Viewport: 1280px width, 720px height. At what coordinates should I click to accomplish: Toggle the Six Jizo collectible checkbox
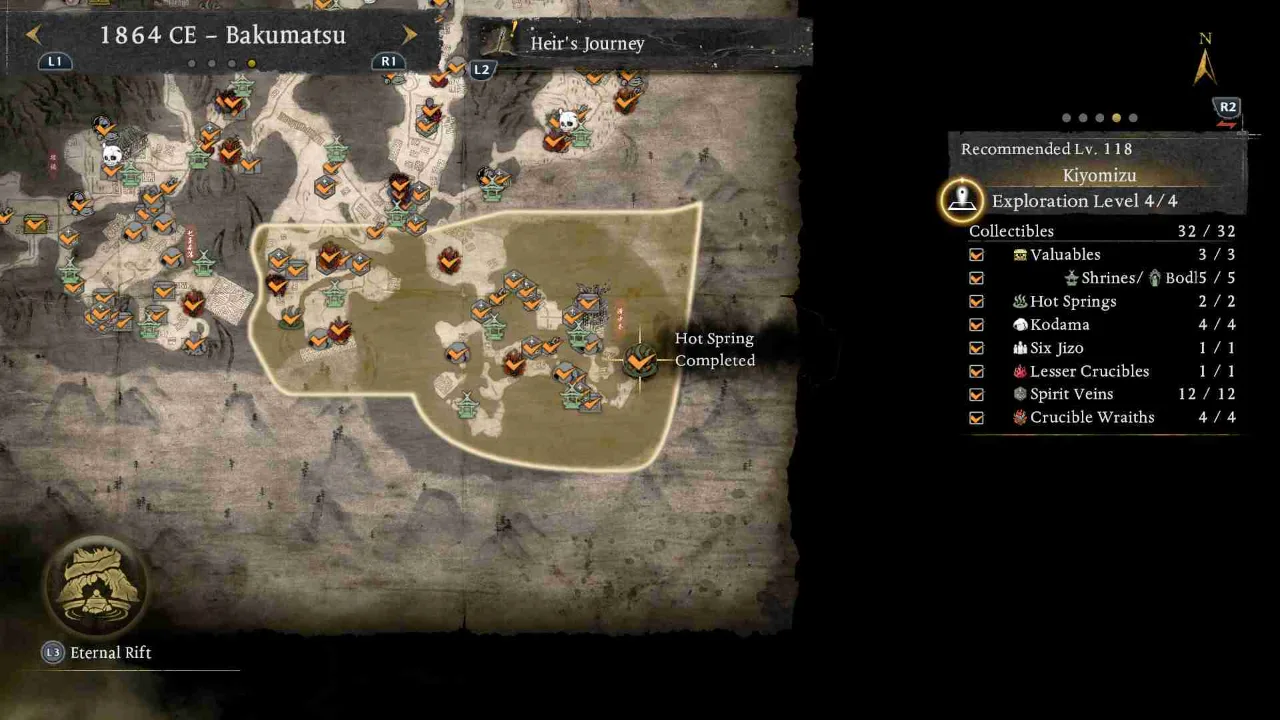[x=976, y=348]
